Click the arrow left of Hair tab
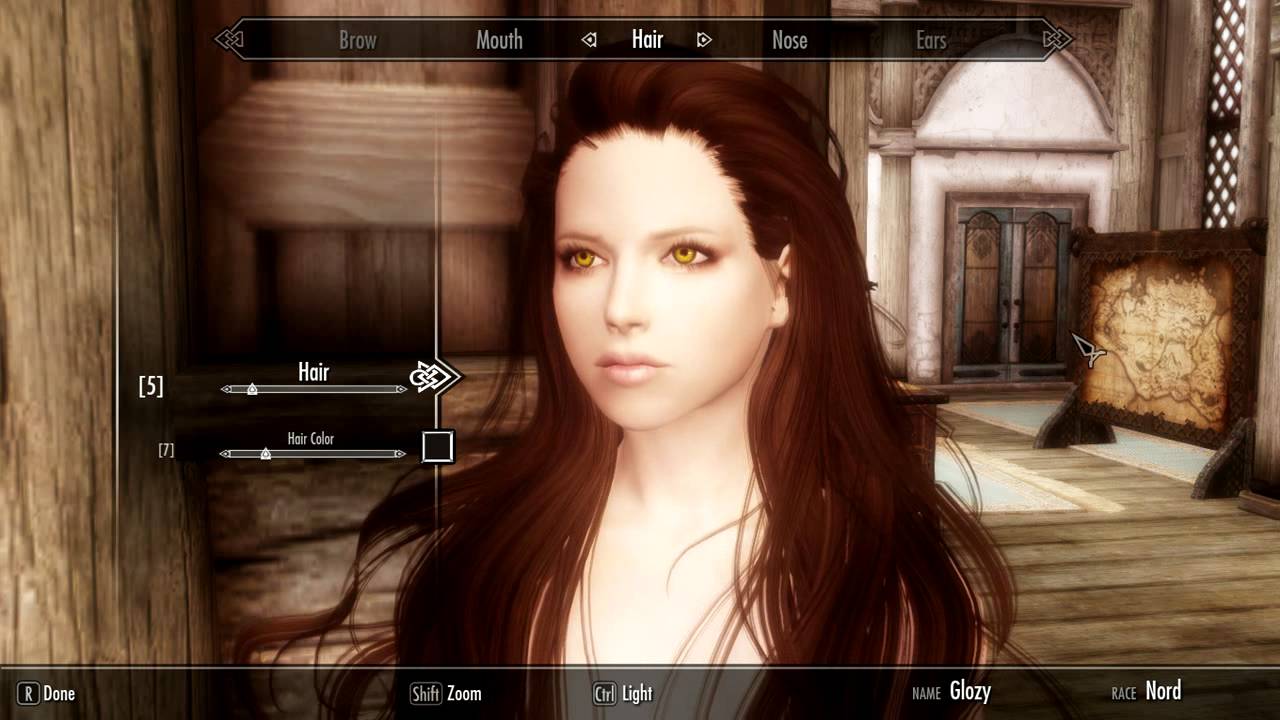The width and height of the screenshot is (1280, 720). [x=590, y=41]
